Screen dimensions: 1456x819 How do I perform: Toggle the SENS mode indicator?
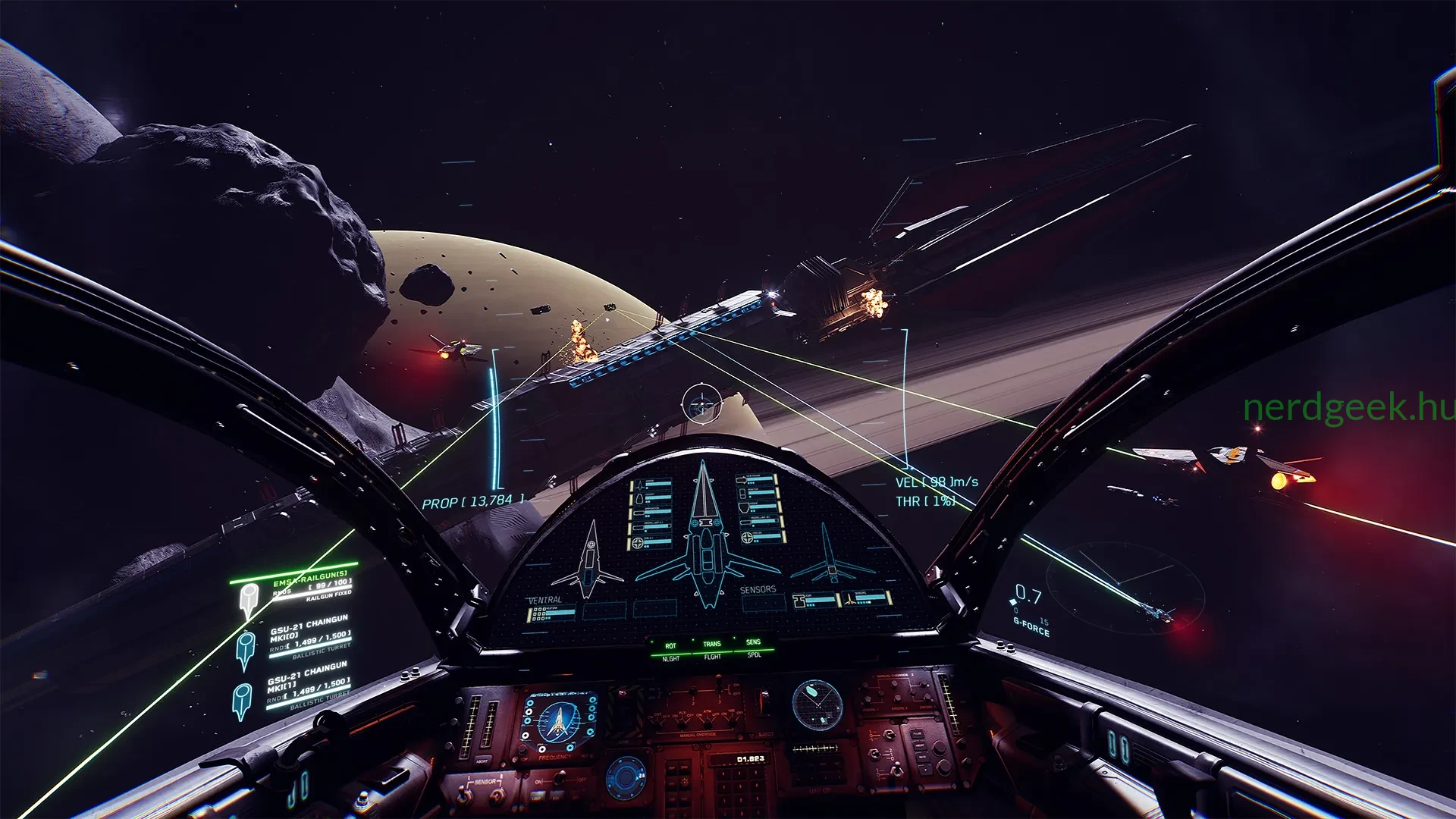click(753, 642)
